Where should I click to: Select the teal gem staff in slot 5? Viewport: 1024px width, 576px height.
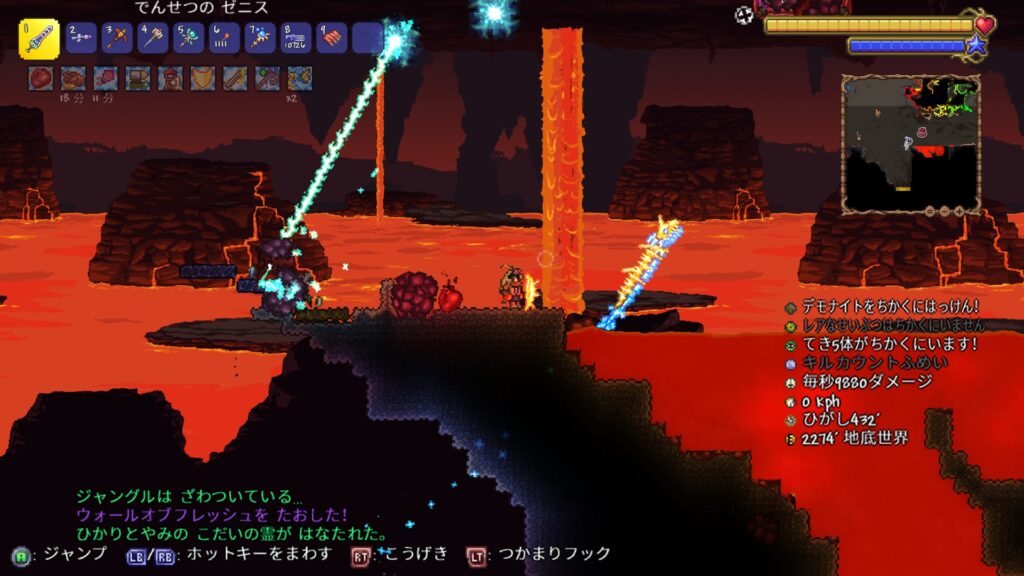pos(188,39)
